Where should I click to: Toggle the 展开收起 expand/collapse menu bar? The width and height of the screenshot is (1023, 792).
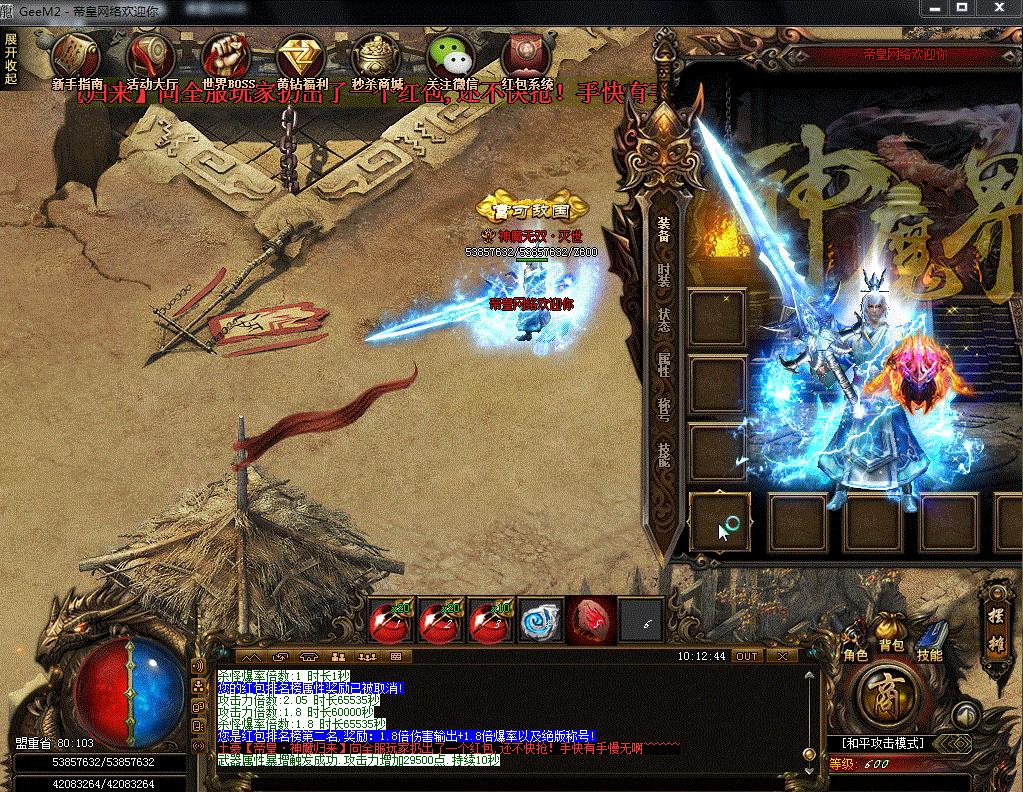(11, 59)
